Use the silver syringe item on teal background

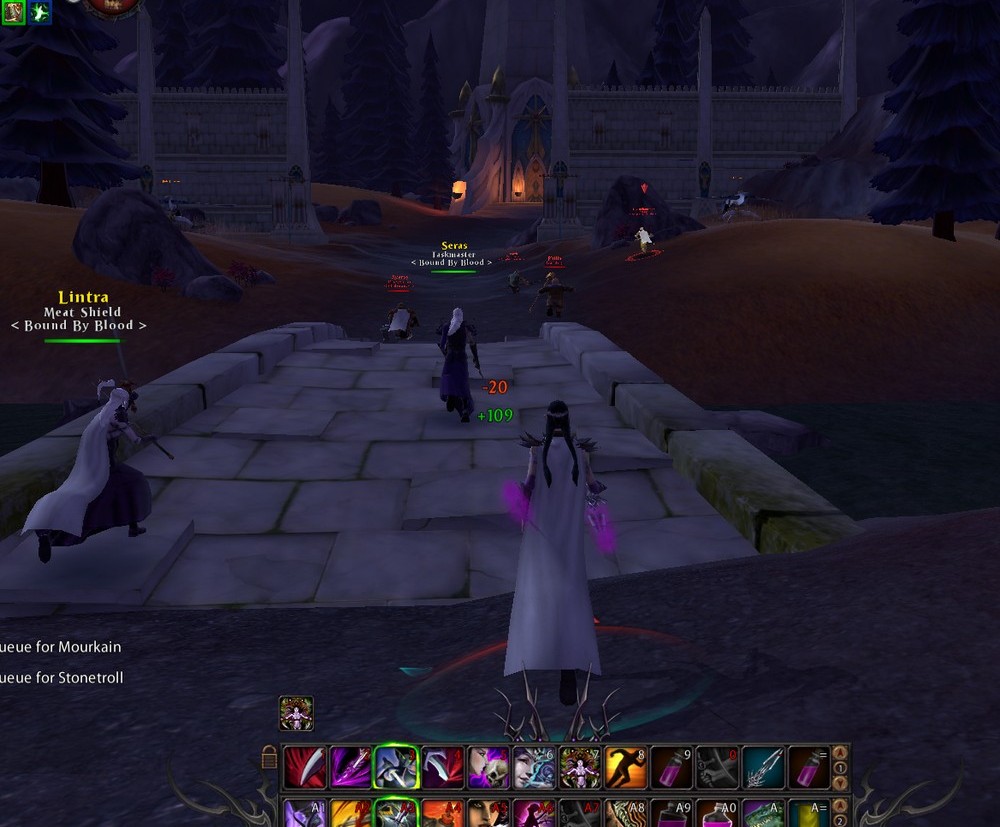point(763,767)
